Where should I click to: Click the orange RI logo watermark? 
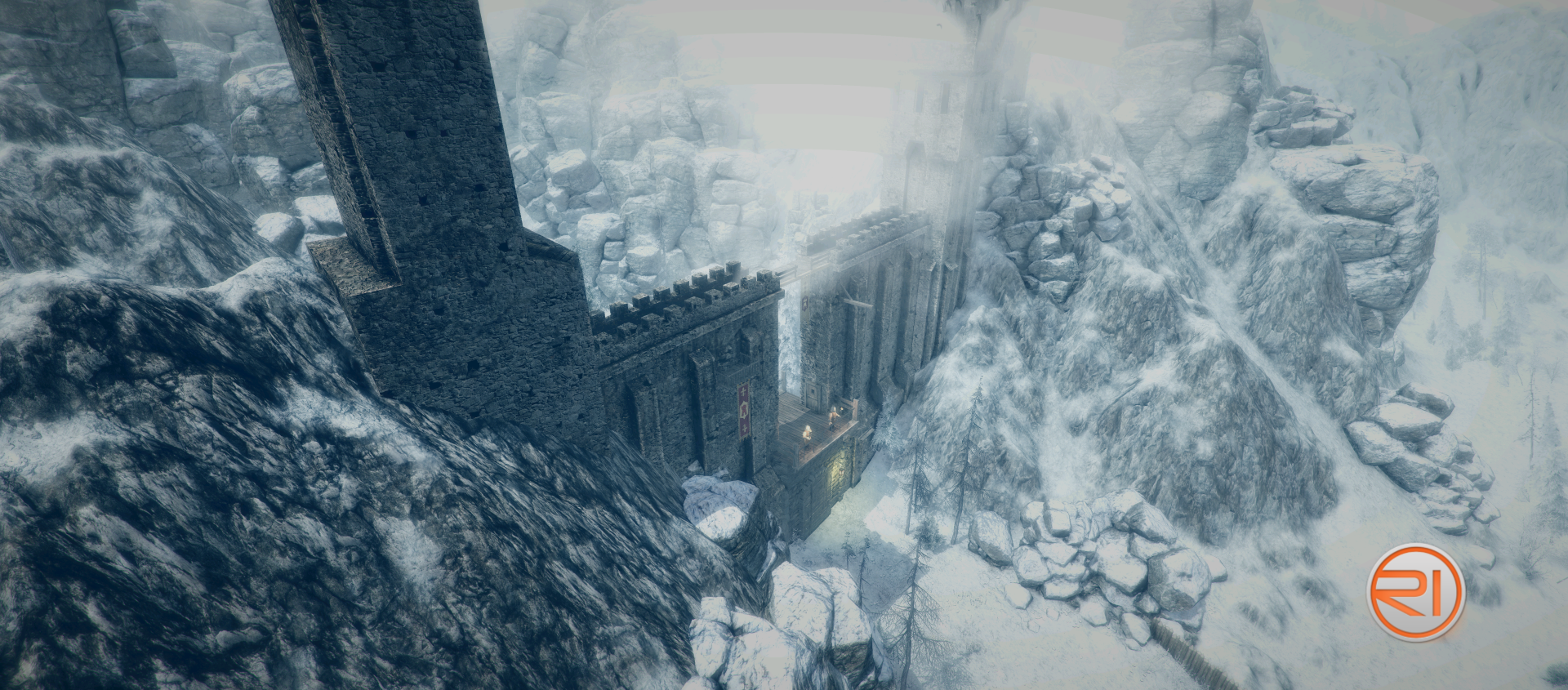point(1416,592)
